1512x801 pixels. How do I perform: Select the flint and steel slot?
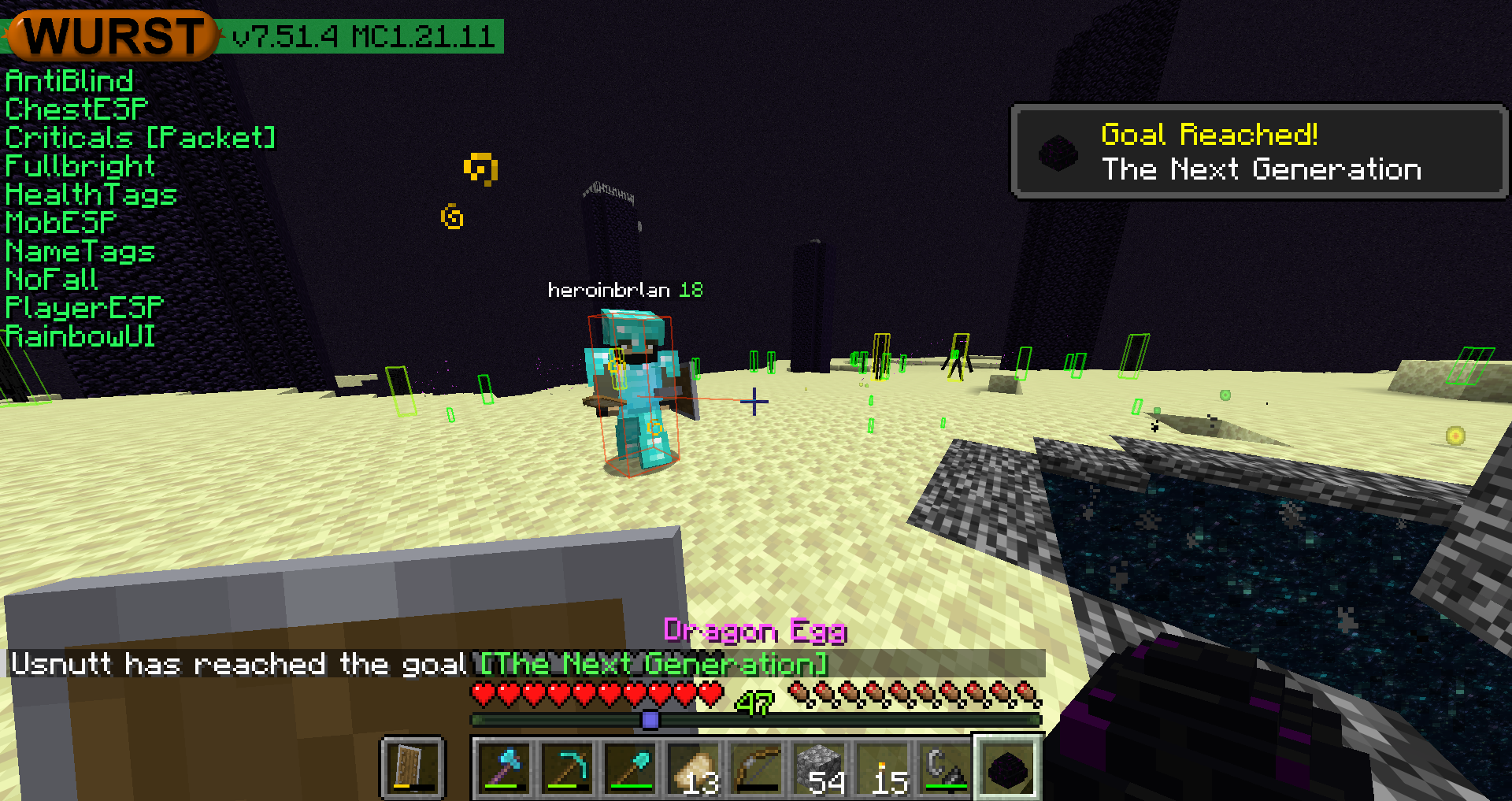[x=946, y=768]
